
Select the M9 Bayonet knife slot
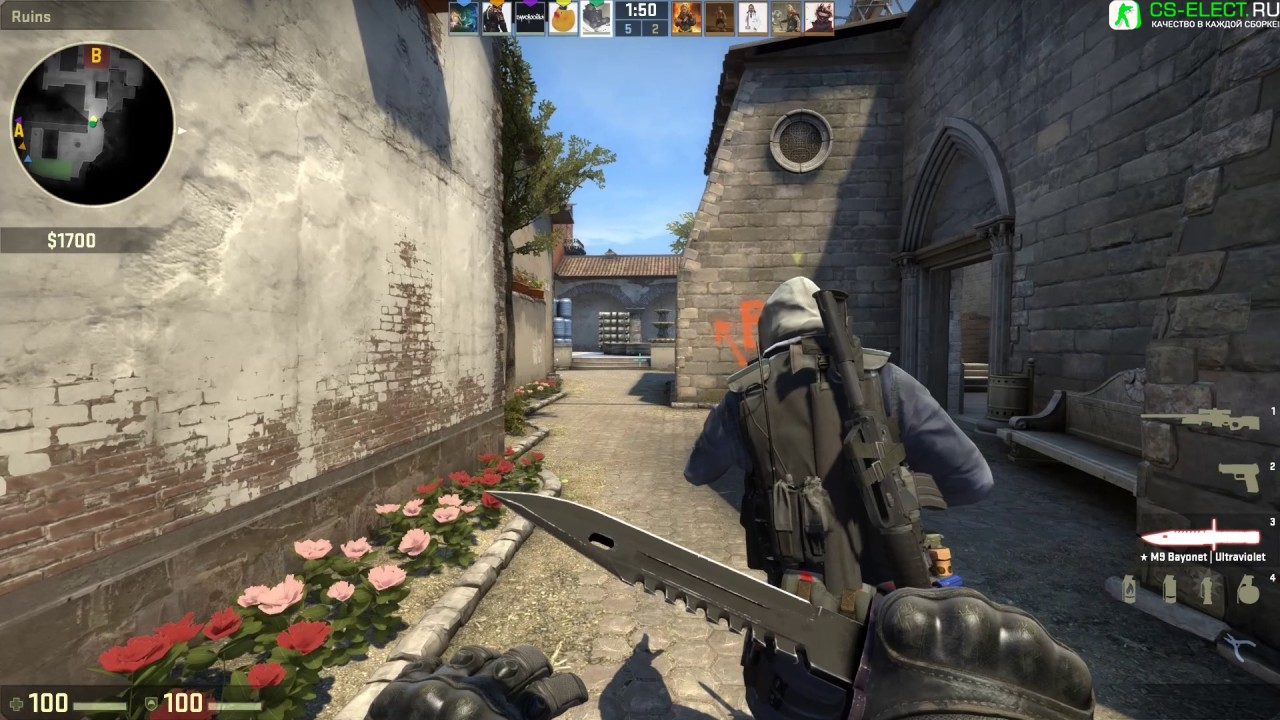pyautogui.click(x=1200, y=534)
